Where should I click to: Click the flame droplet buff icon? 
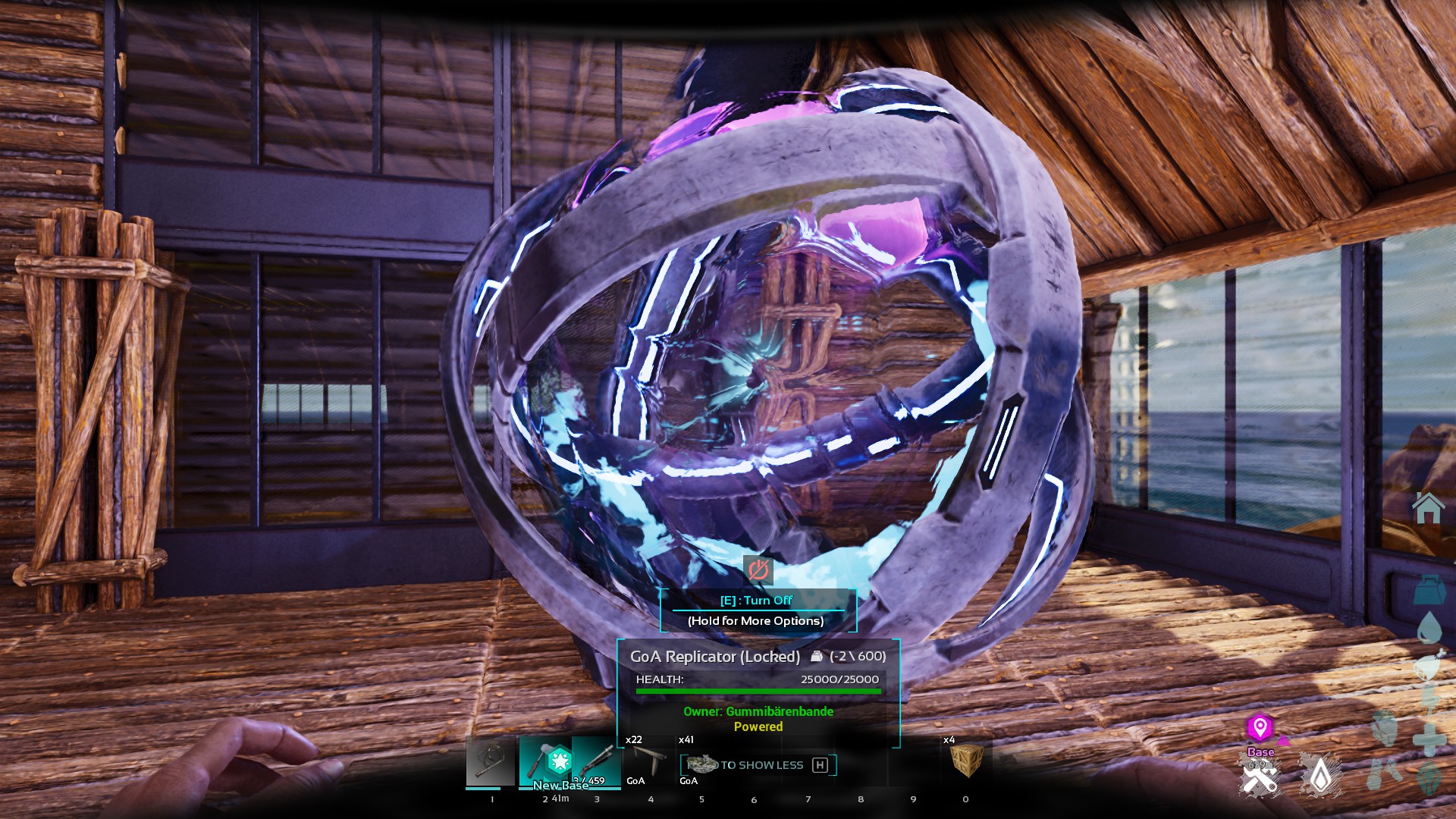[x=1321, y=776]
